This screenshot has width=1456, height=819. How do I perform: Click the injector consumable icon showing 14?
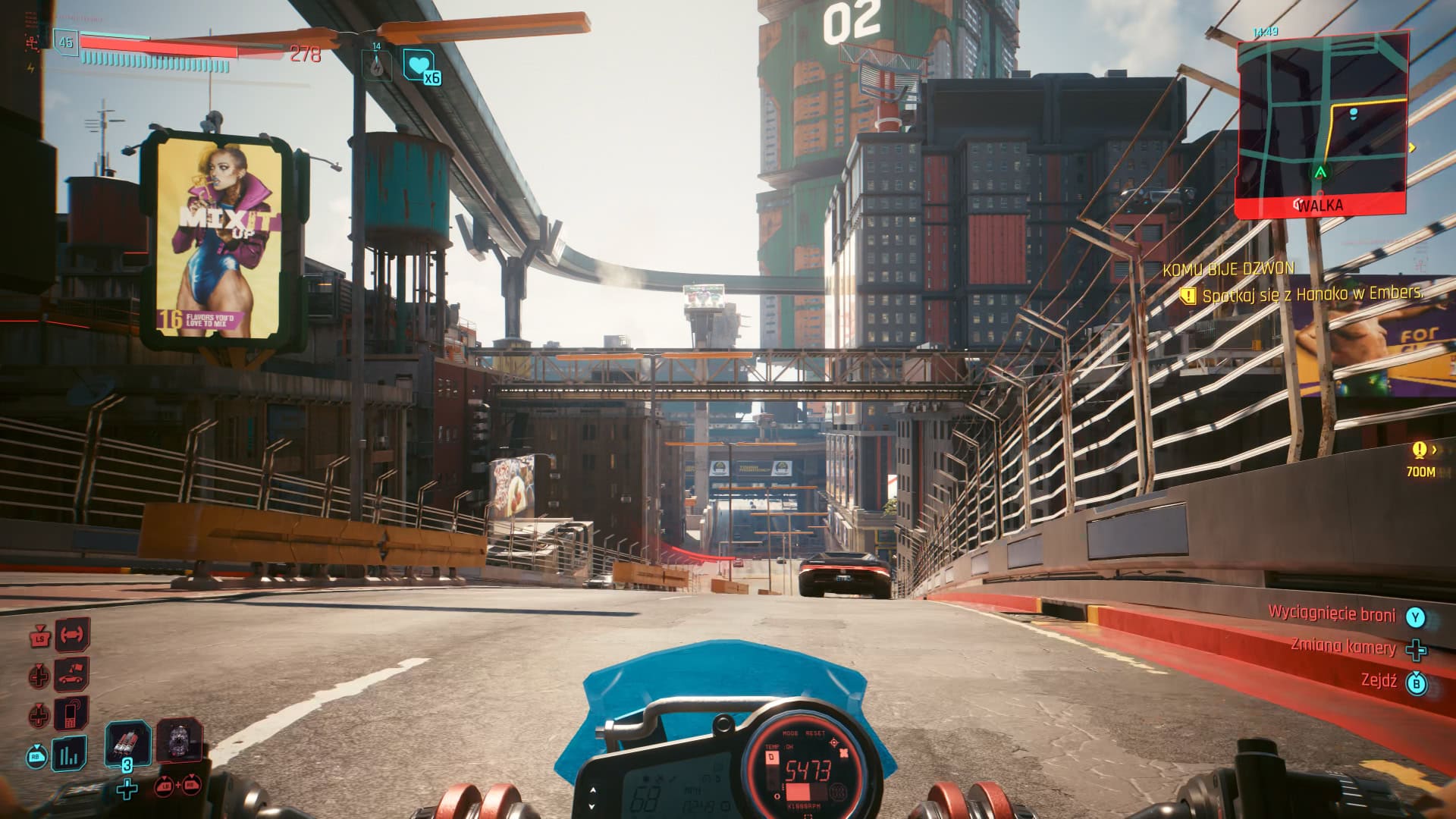click(377, 67)
